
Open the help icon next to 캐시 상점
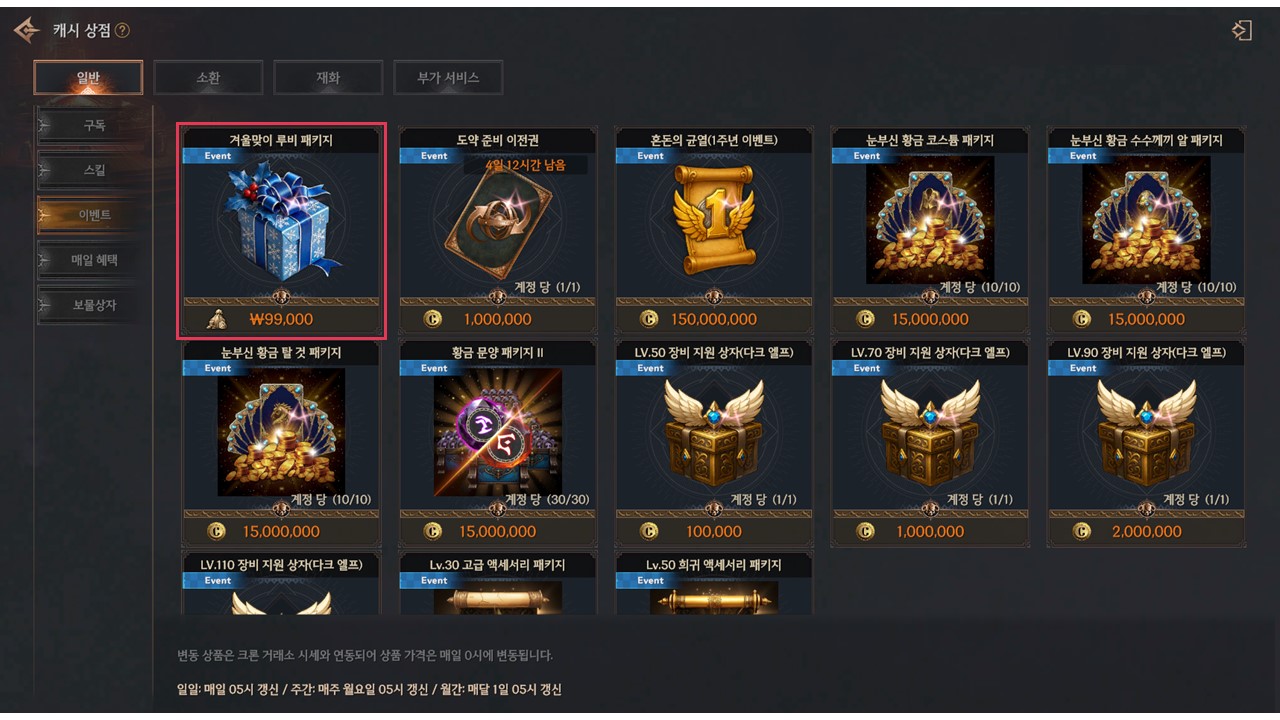tap(122, 31)
